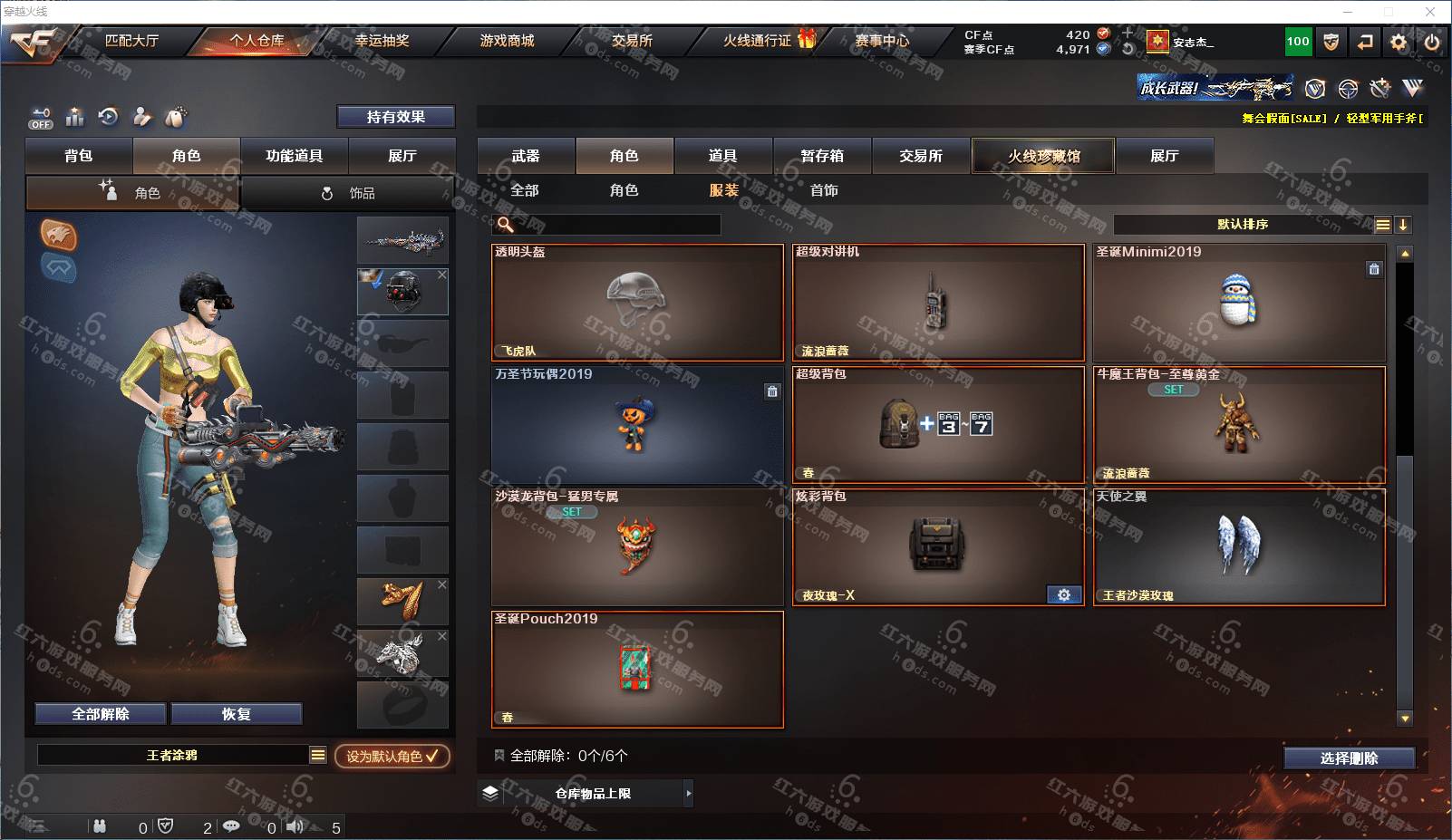1452x840 pixels.
Task: Switch to the 武器 warehouse tab
Action: click(526, 156)
